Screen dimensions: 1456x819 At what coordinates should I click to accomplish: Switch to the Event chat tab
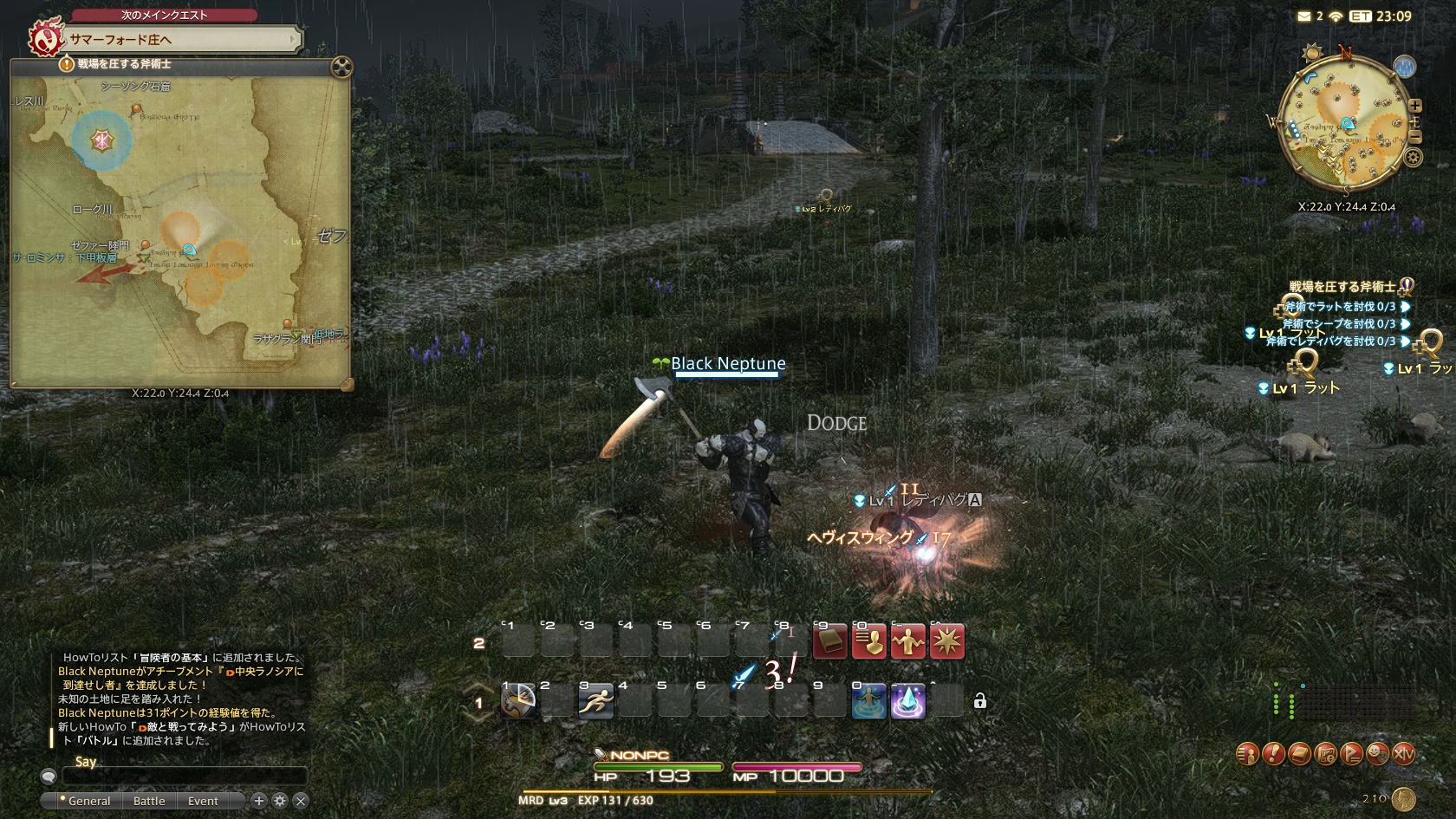tap(203, 801)
